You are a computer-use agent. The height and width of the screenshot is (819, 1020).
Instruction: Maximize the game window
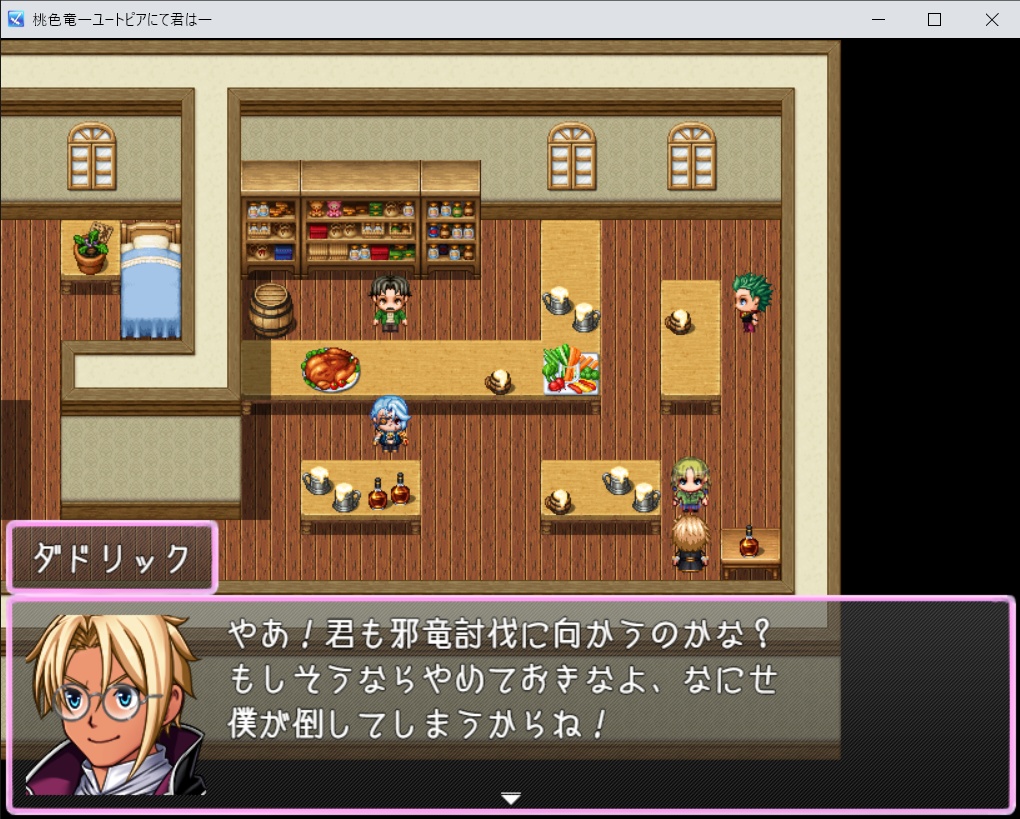[934, 19]
